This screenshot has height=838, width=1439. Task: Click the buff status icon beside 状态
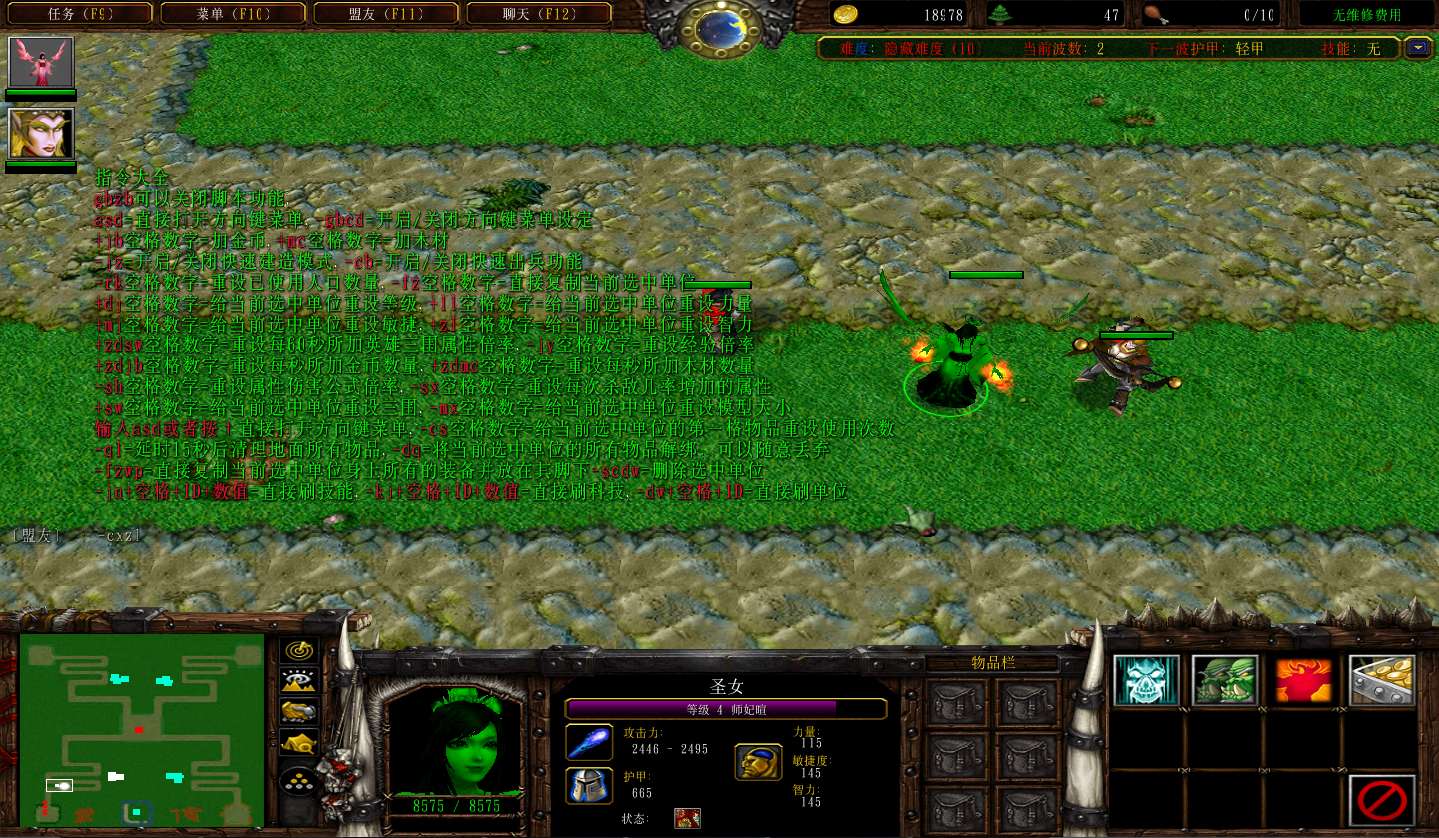[x=687, y=819]
